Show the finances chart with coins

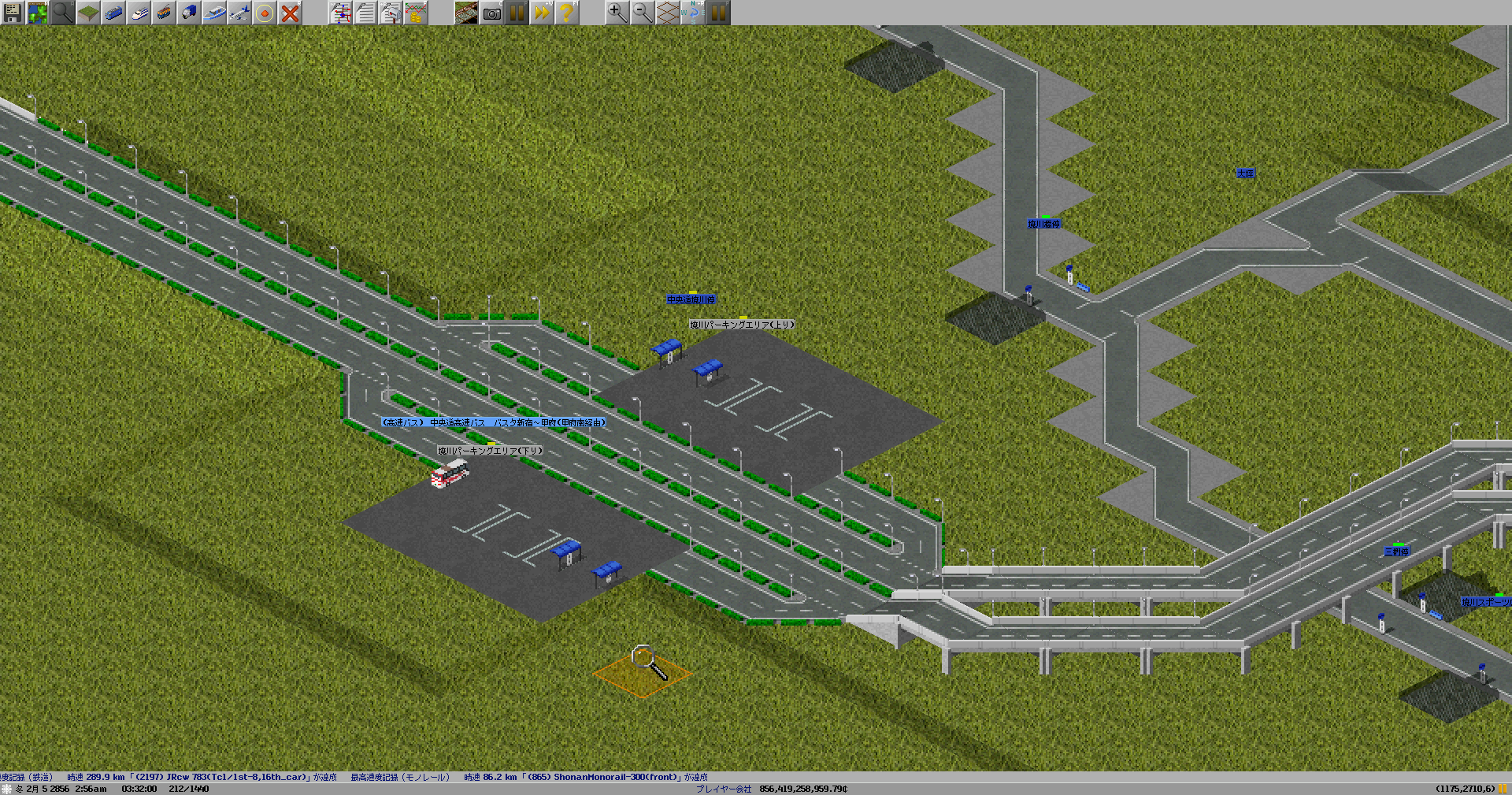click(416, 13)
